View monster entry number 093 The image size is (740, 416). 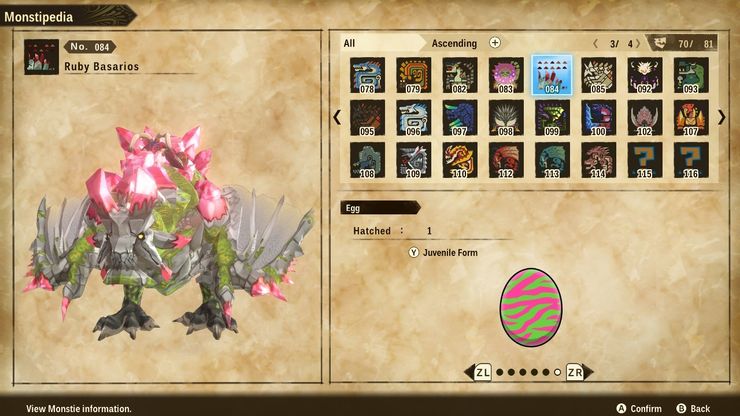coord(691,74)
